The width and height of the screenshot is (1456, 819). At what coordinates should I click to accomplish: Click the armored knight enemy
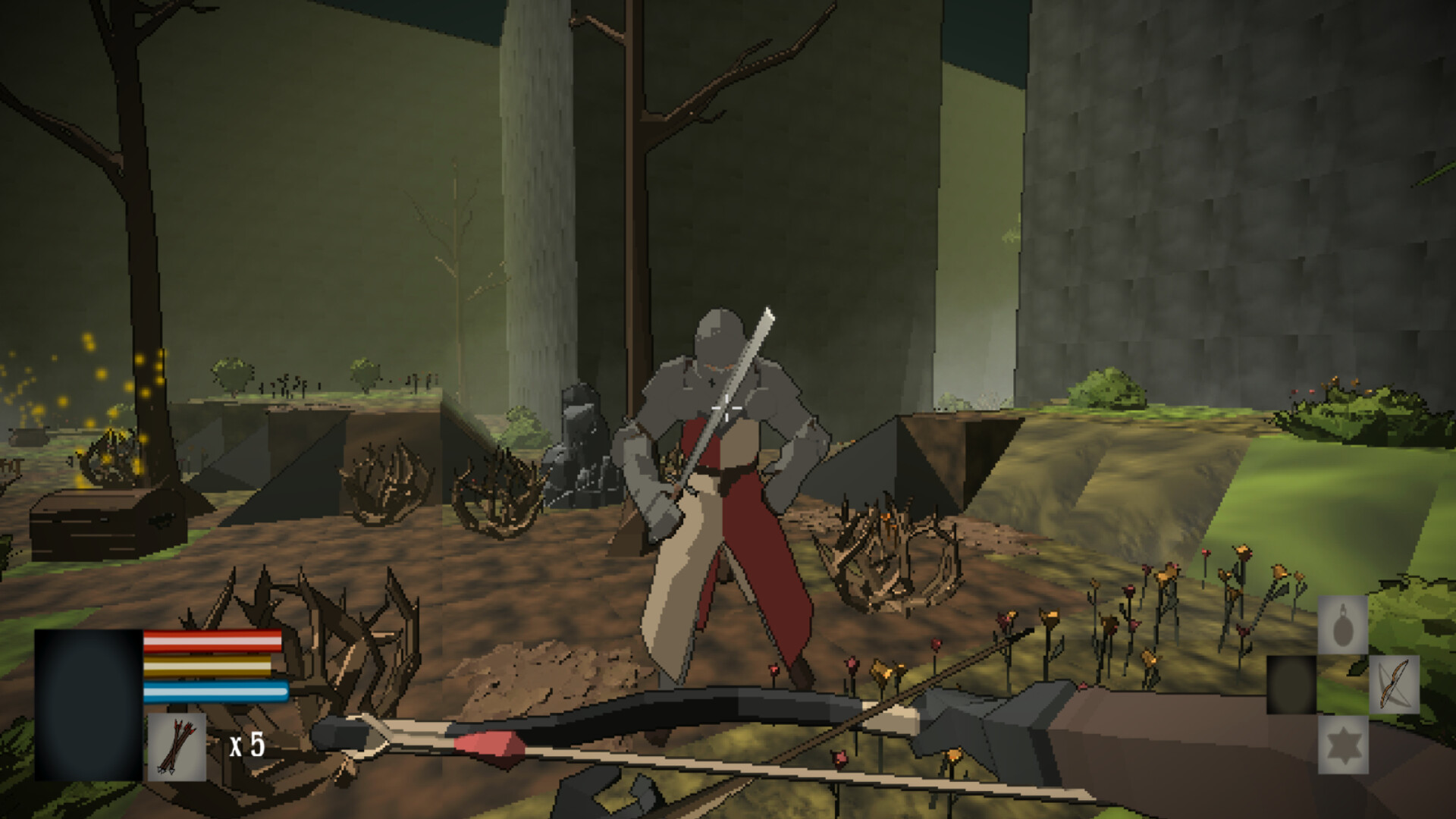[720, 455]
